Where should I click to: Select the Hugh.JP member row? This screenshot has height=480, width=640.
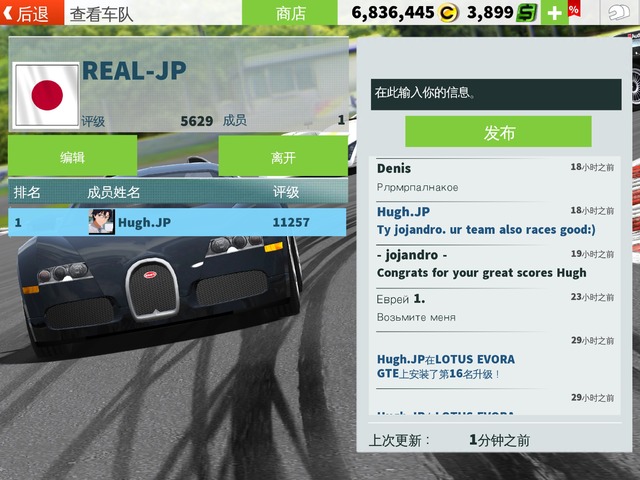click(x=177, y=222)
